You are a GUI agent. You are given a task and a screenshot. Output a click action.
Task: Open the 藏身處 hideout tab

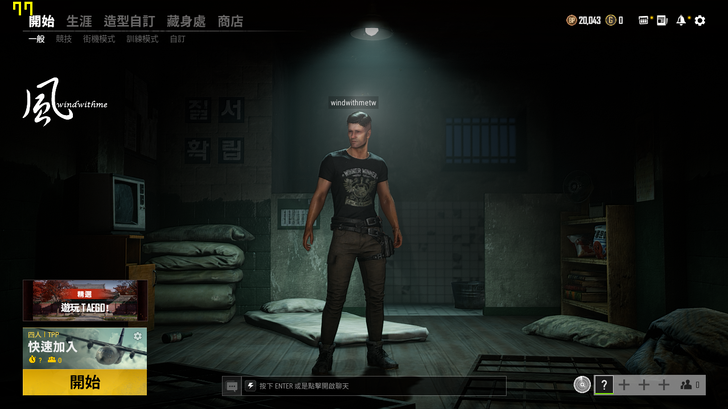point(186,21)
